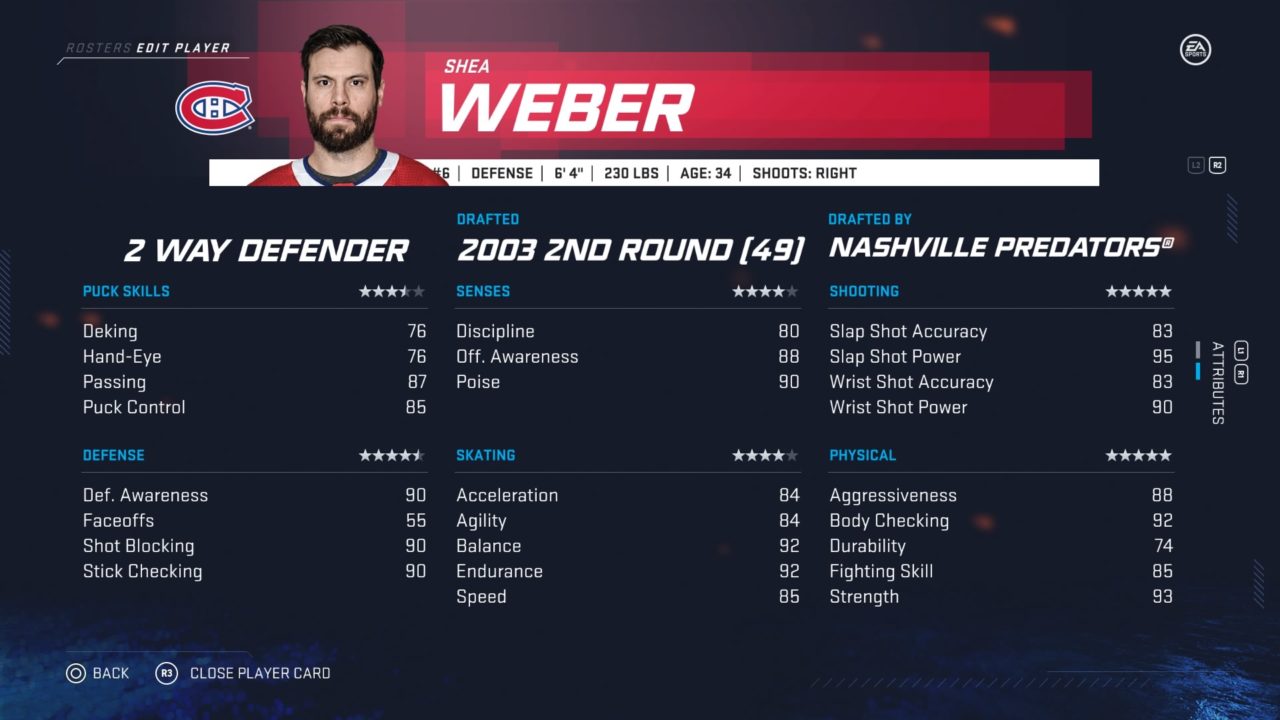Viewport: 1280px width, 720px height.
Task: Highlight the Endurance attribute row
Action: pos(627,572)
